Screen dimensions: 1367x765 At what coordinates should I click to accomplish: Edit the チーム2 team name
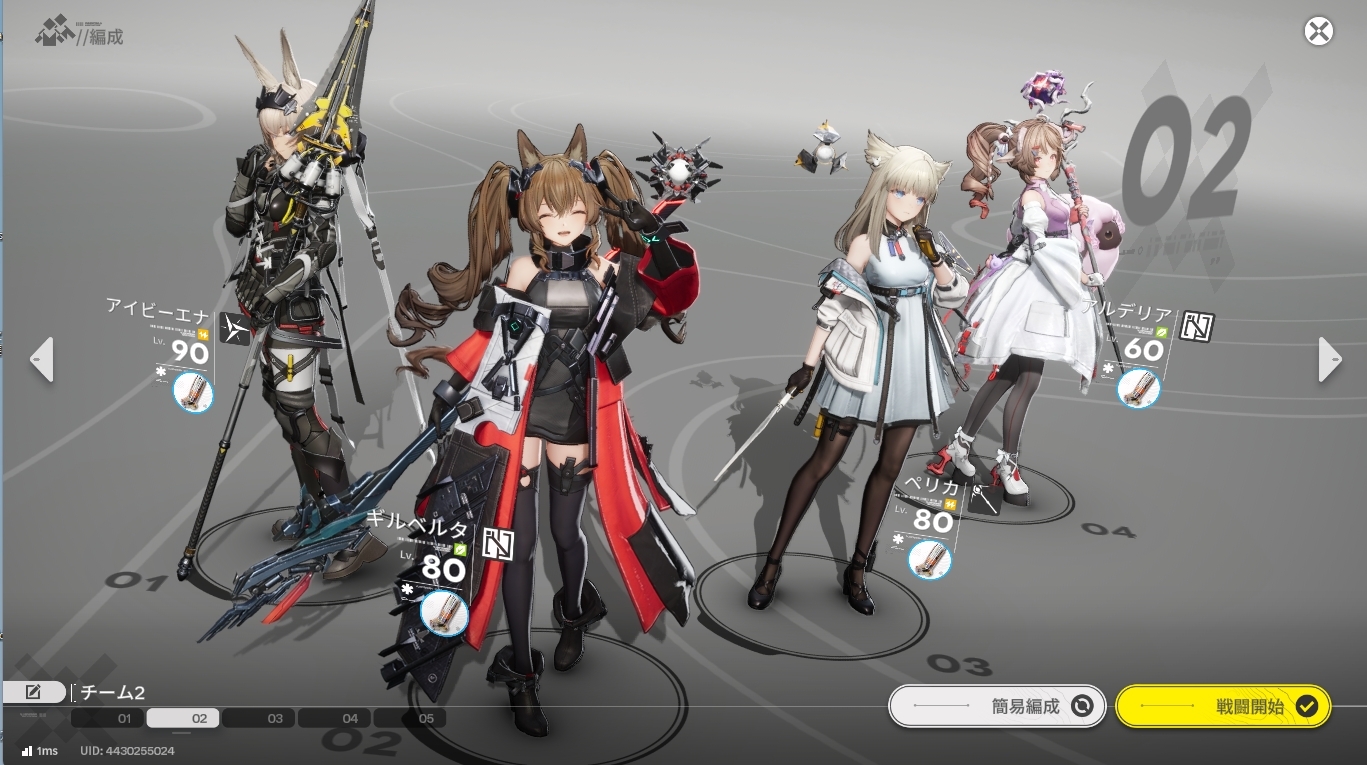tap(33, 692)
